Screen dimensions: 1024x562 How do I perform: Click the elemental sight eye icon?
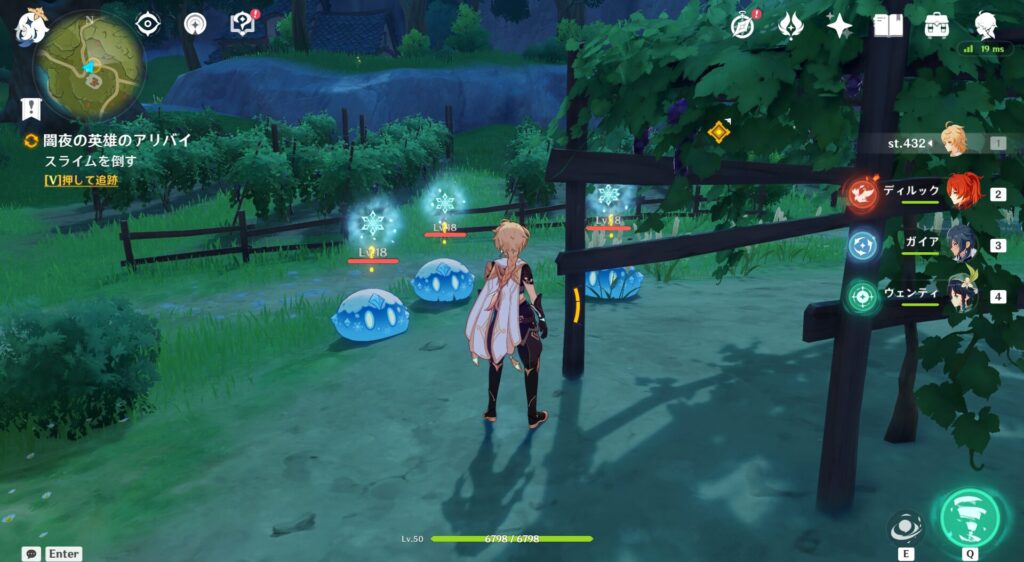pos(148,24)
